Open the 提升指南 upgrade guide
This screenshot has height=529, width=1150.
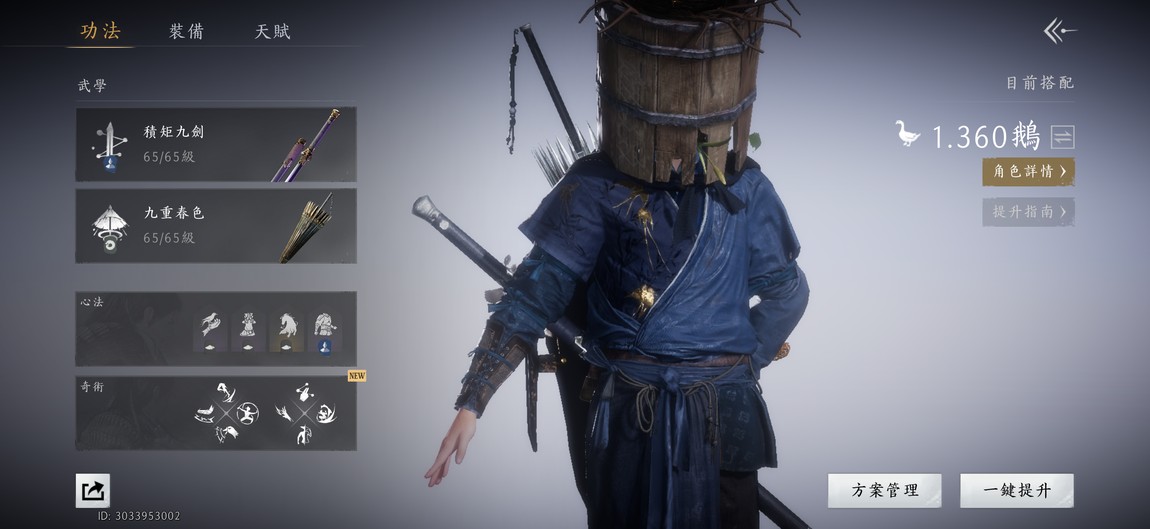(1028, 211)
